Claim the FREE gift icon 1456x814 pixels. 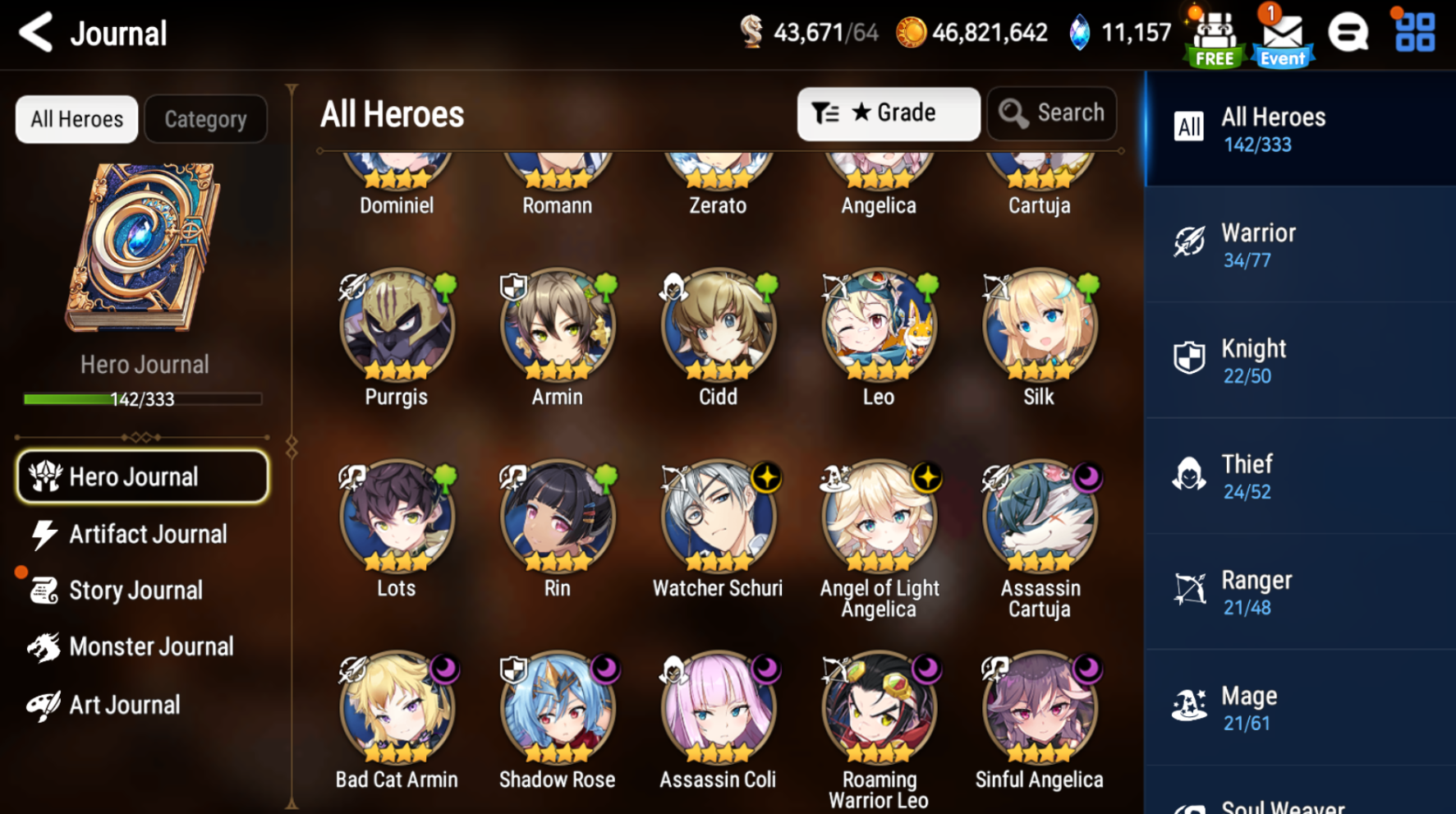[x=1215, y=37]
